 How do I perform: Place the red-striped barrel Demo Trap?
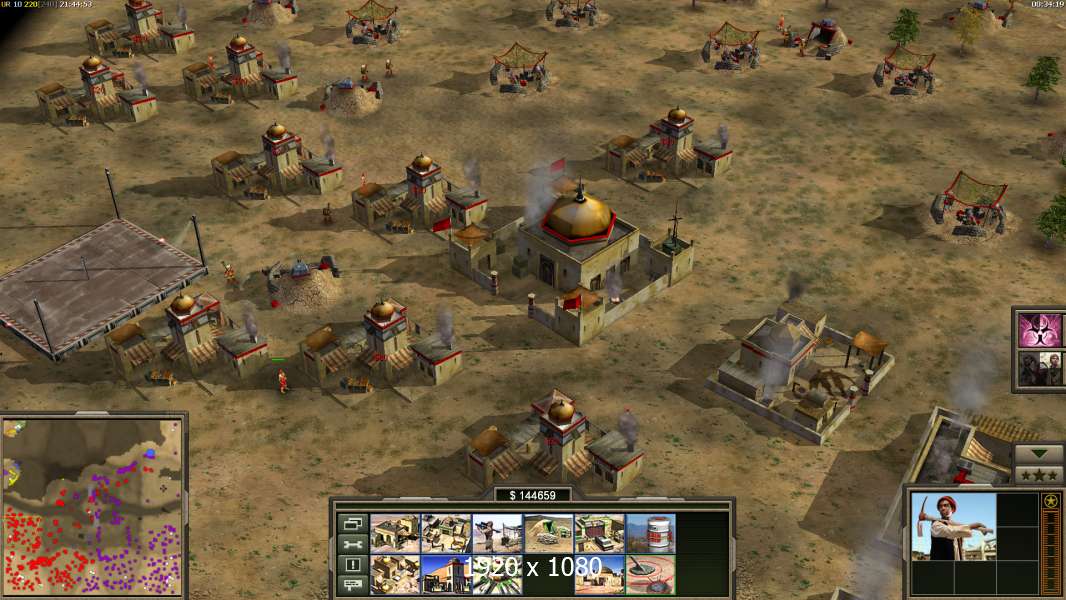pyautogui.click(x=650, y=533)
